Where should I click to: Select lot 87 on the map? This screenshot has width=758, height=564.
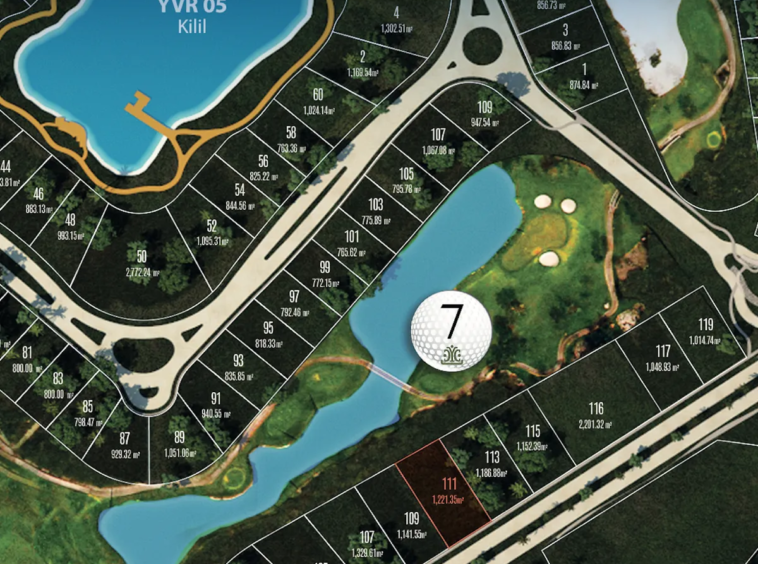(x=125, y=445)
